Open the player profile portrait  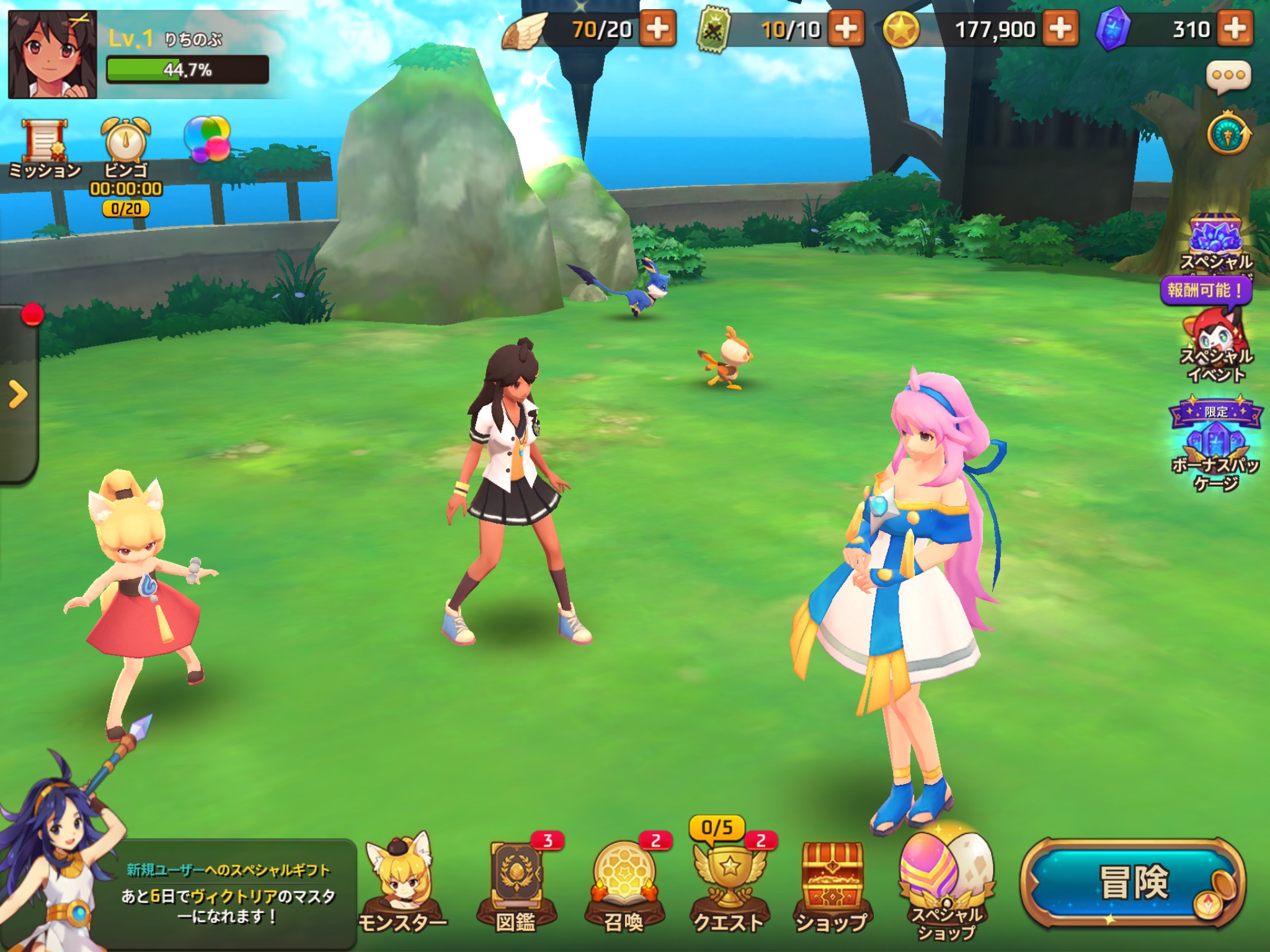[x=52, y=55]
